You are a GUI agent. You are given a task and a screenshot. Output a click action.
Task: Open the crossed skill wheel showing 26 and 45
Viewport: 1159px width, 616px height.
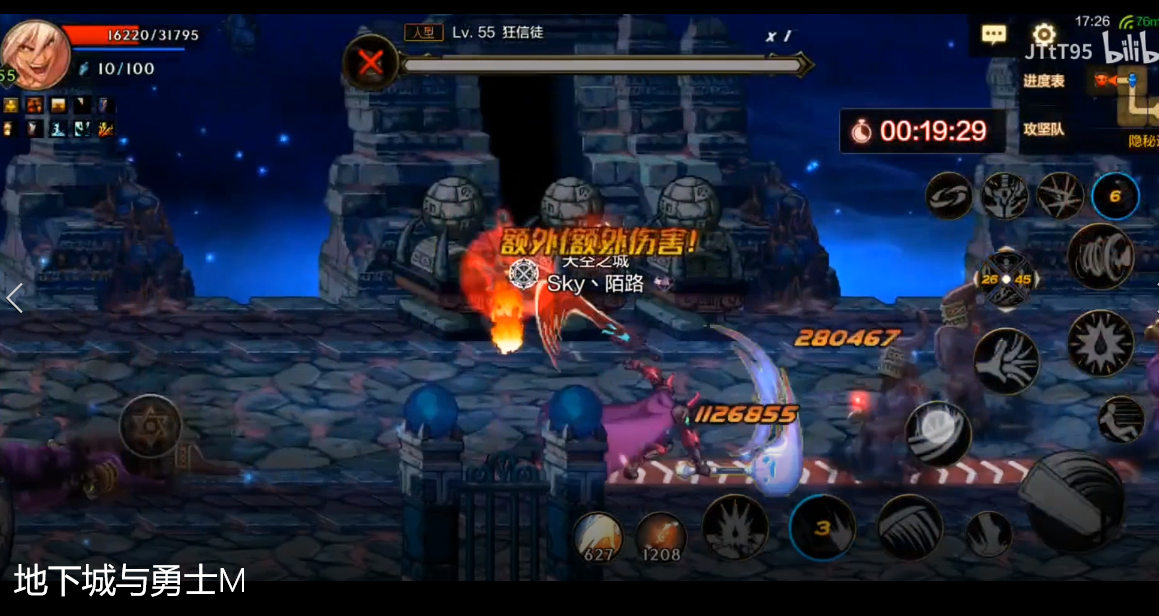point(1005,280)
